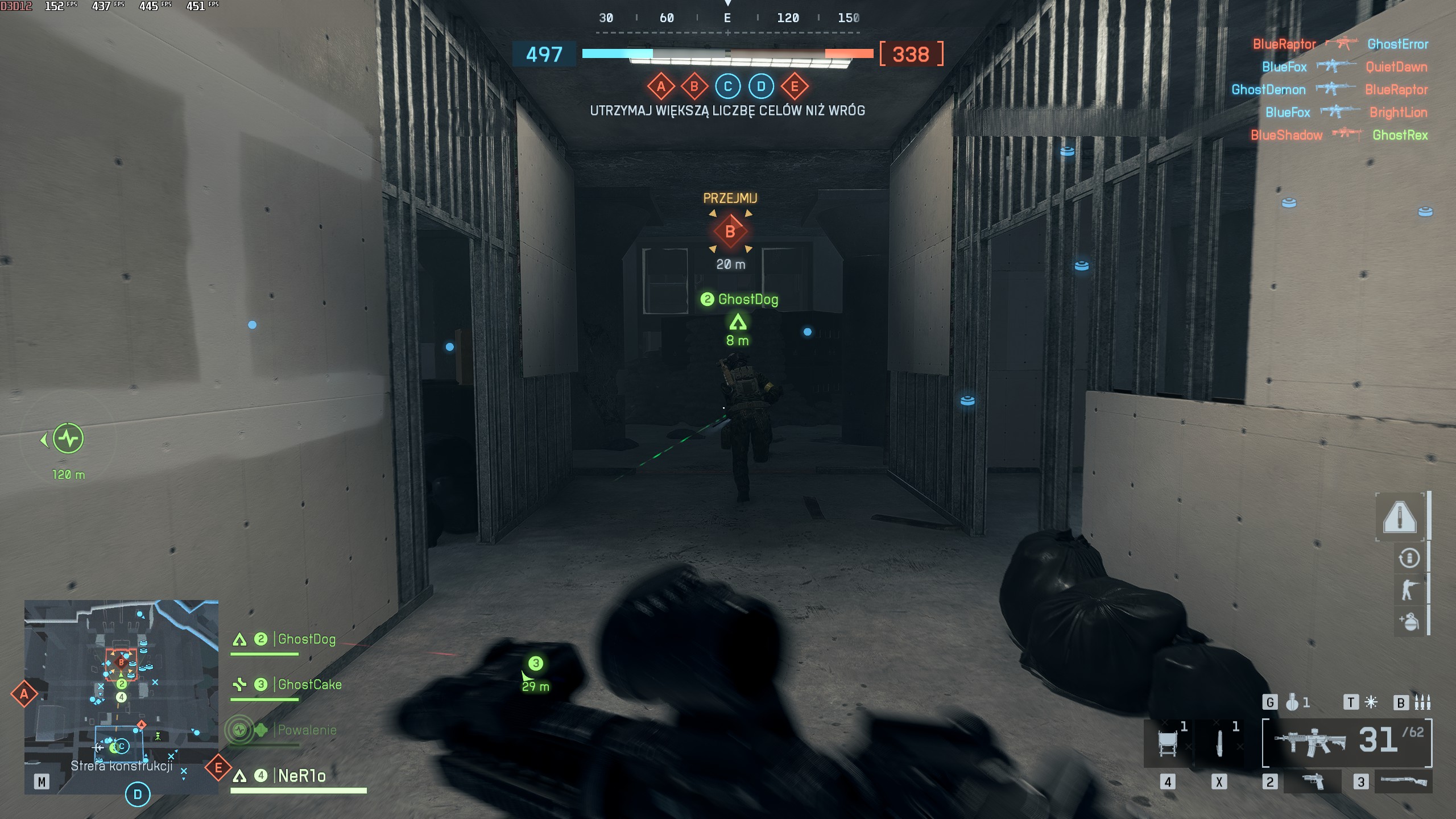Image resolution: width=1456 pixels, height=819 pixels.
Task: Switch to the shotgun weapon slot
Action: tap(1403, 782)
